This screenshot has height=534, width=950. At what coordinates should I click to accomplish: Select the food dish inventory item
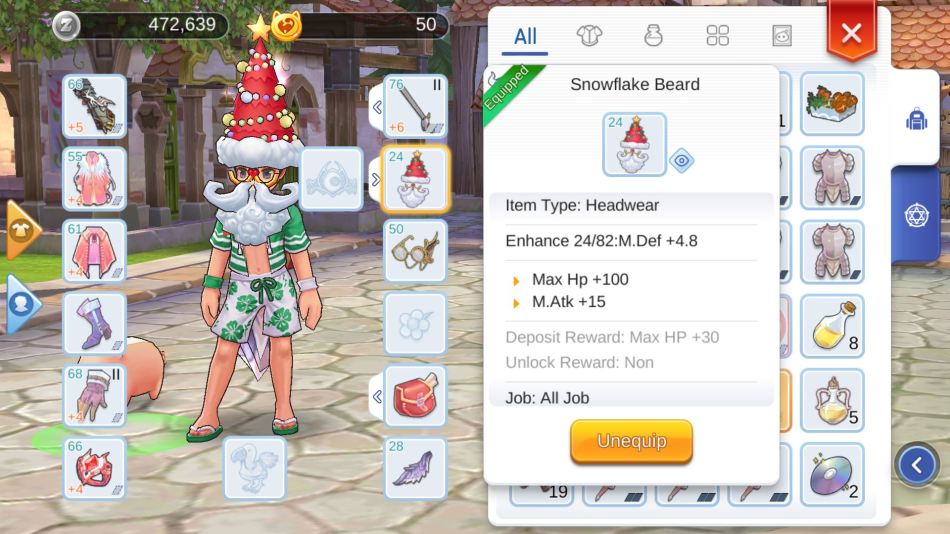pyautogui.click(x=832, y=103)
